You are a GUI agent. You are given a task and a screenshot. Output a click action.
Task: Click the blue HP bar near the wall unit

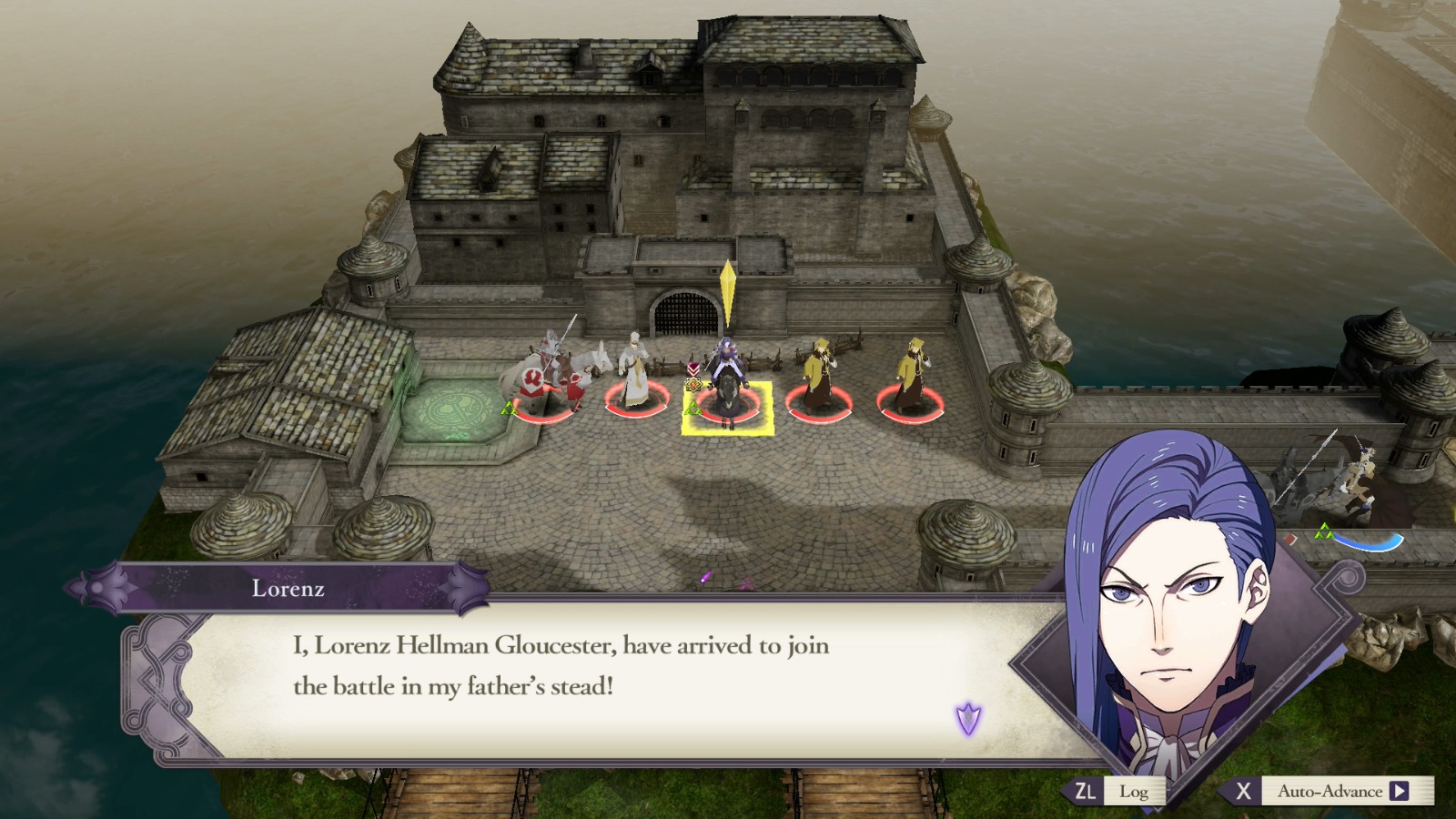click(1368, 543)
